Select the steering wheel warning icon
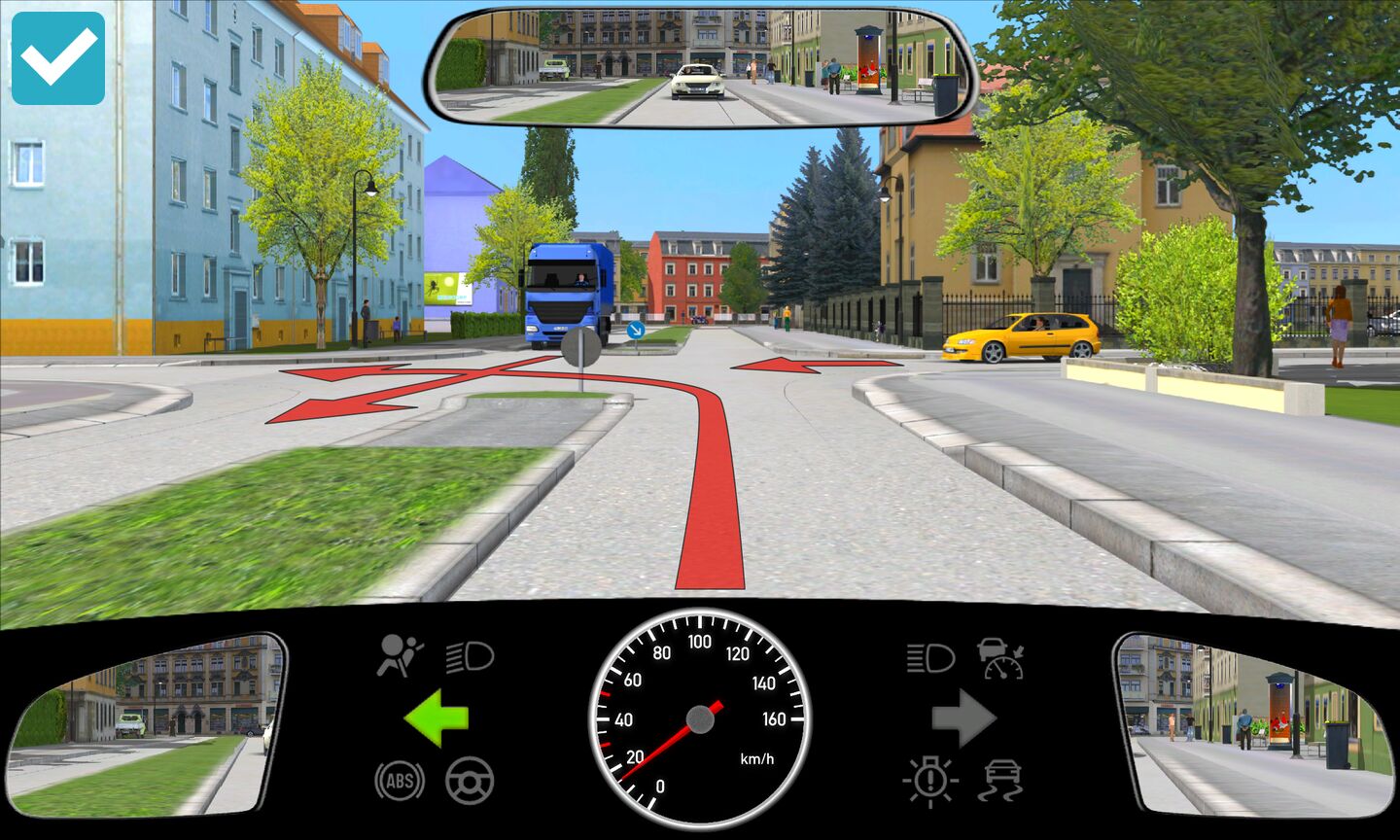 pyautogui.click(x=470, y=781)
